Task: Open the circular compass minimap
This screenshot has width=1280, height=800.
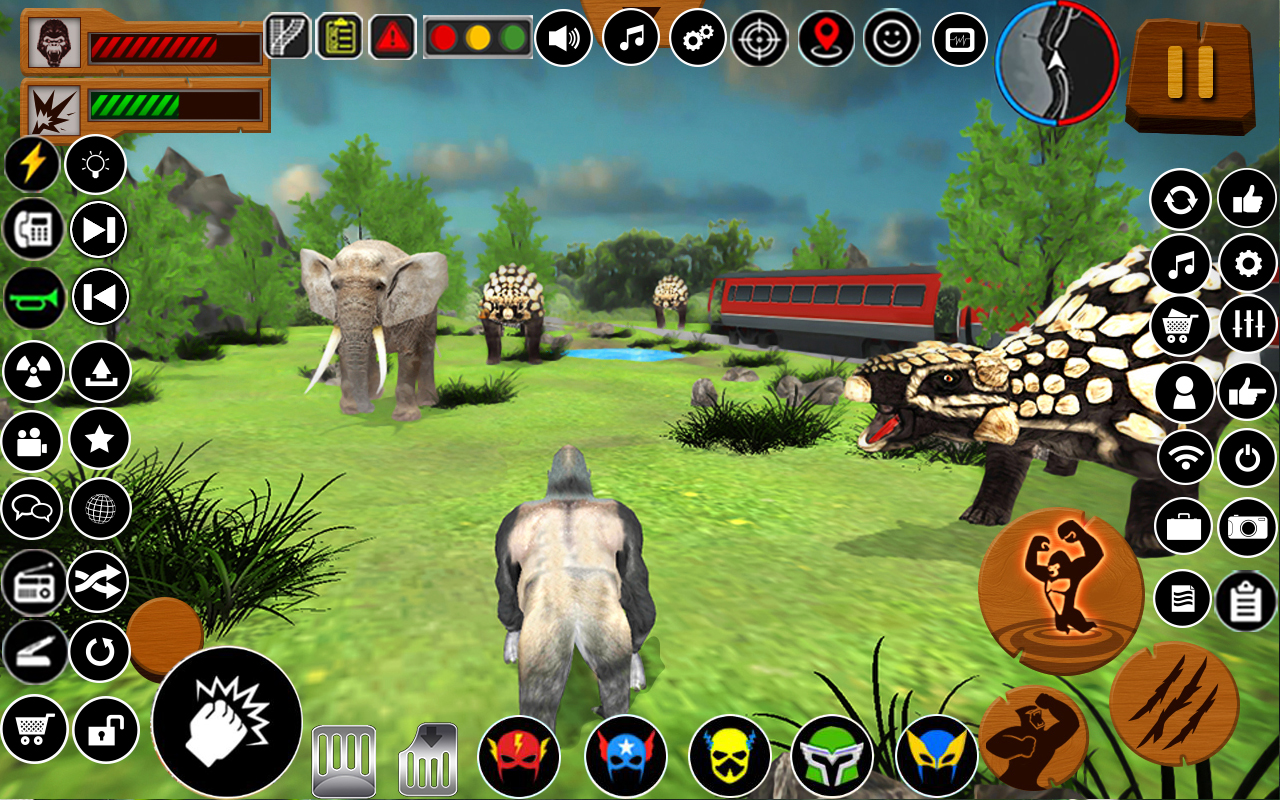Action: click(x=1057, y=62)
